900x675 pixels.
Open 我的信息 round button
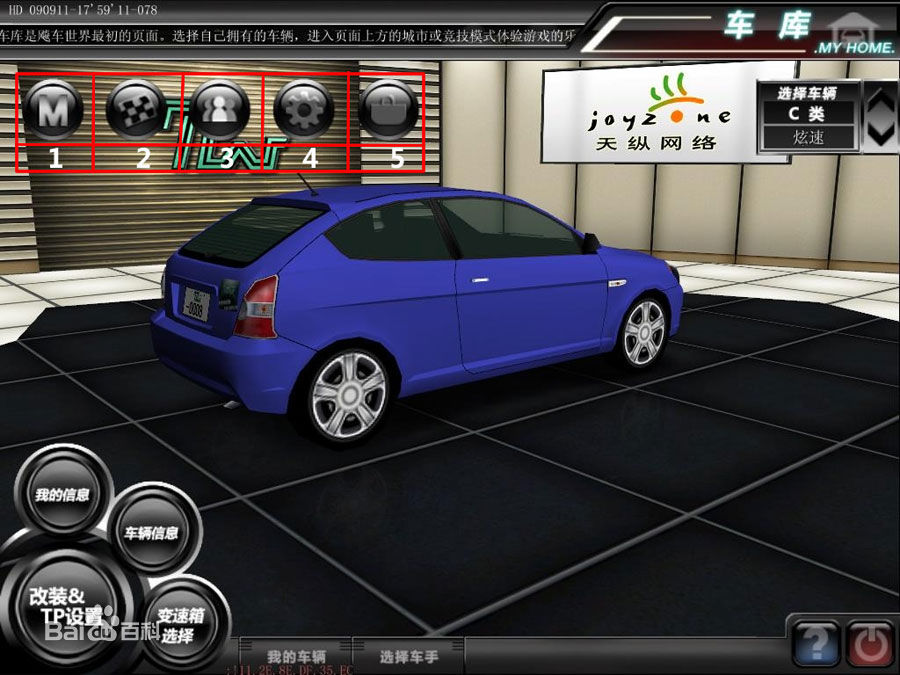(62, 494)
